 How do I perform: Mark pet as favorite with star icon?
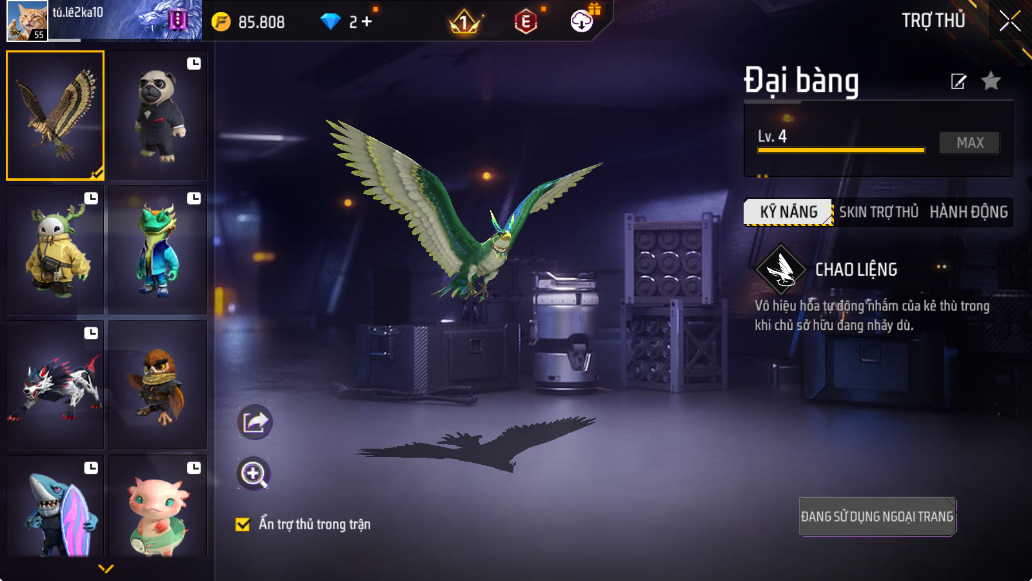[990, 81]
